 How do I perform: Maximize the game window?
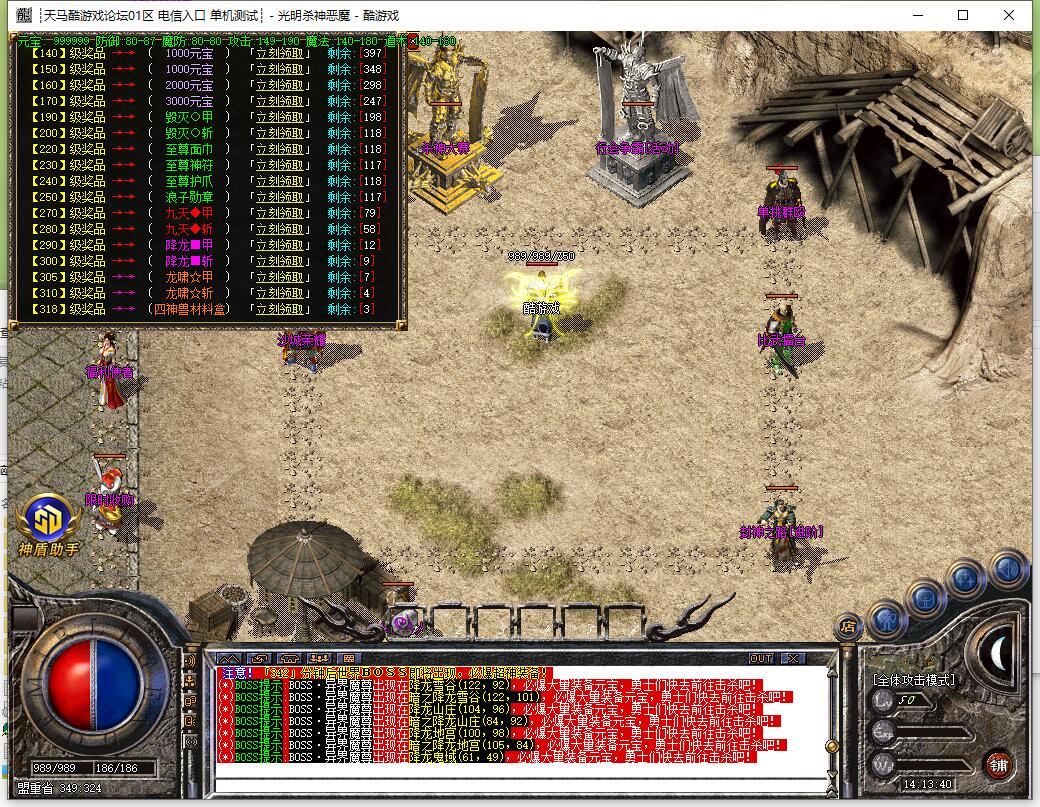pos(963,15)
